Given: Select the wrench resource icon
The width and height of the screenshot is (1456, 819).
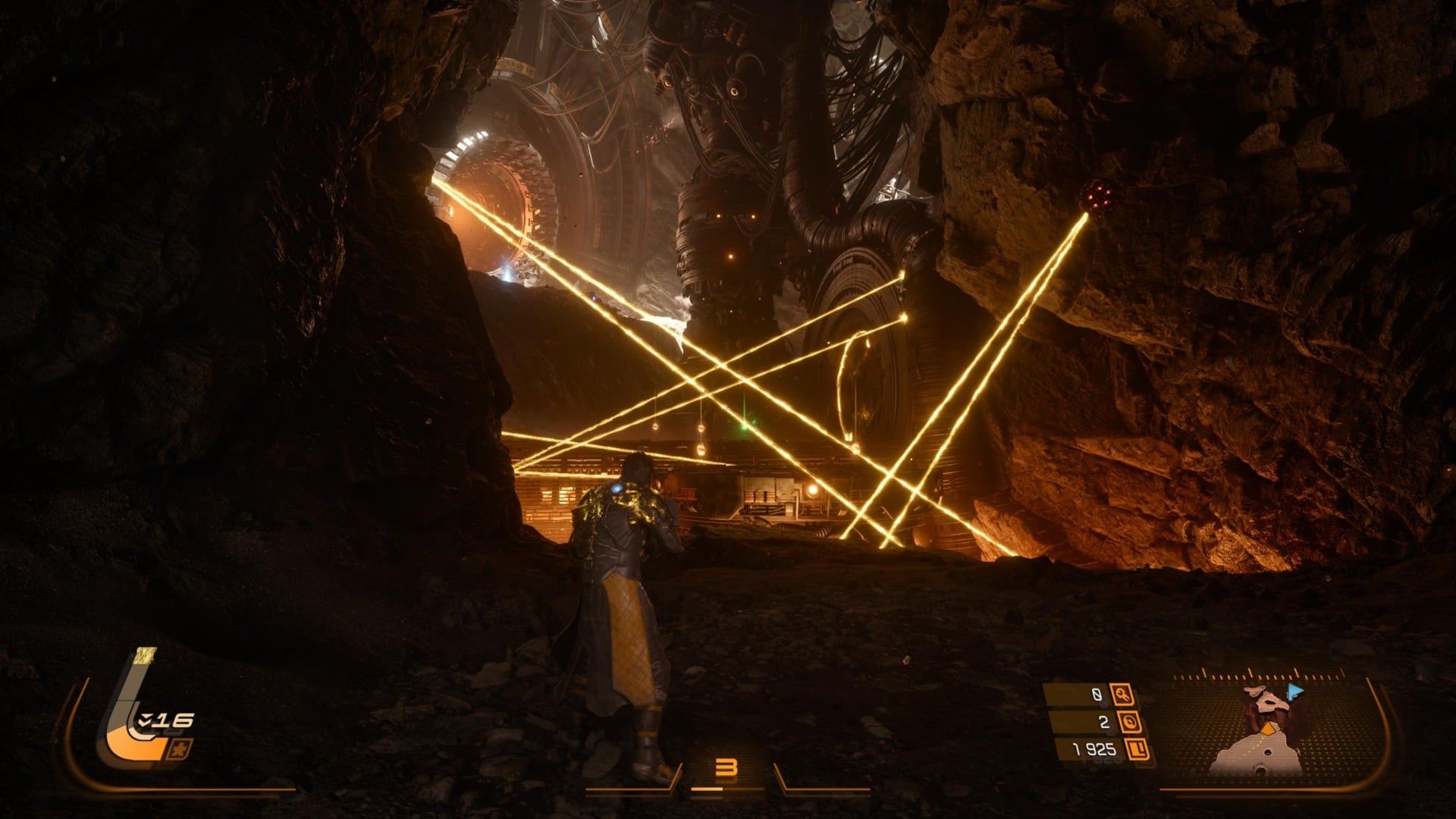Looking at the screenshot, I should point(1122,695).
